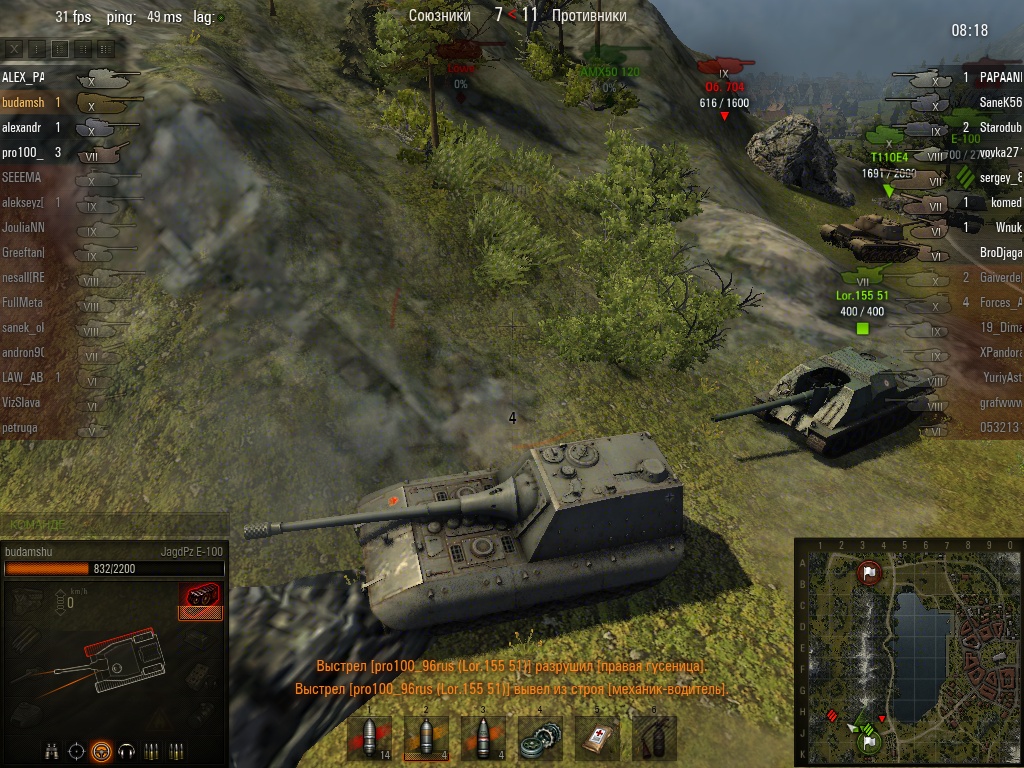Click the damaged track module icon
The image size is (1024, 768).
(200, 599)
